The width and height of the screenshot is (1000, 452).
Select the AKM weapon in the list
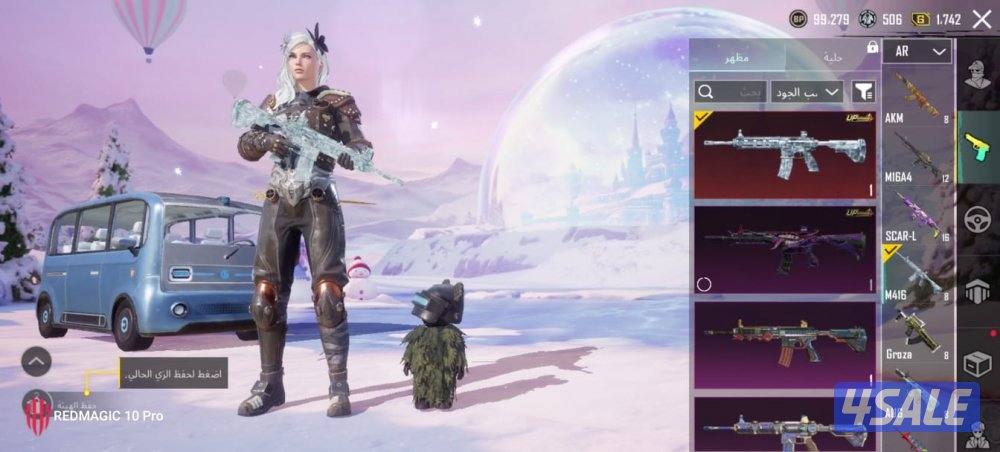click(x=916, y=98)
